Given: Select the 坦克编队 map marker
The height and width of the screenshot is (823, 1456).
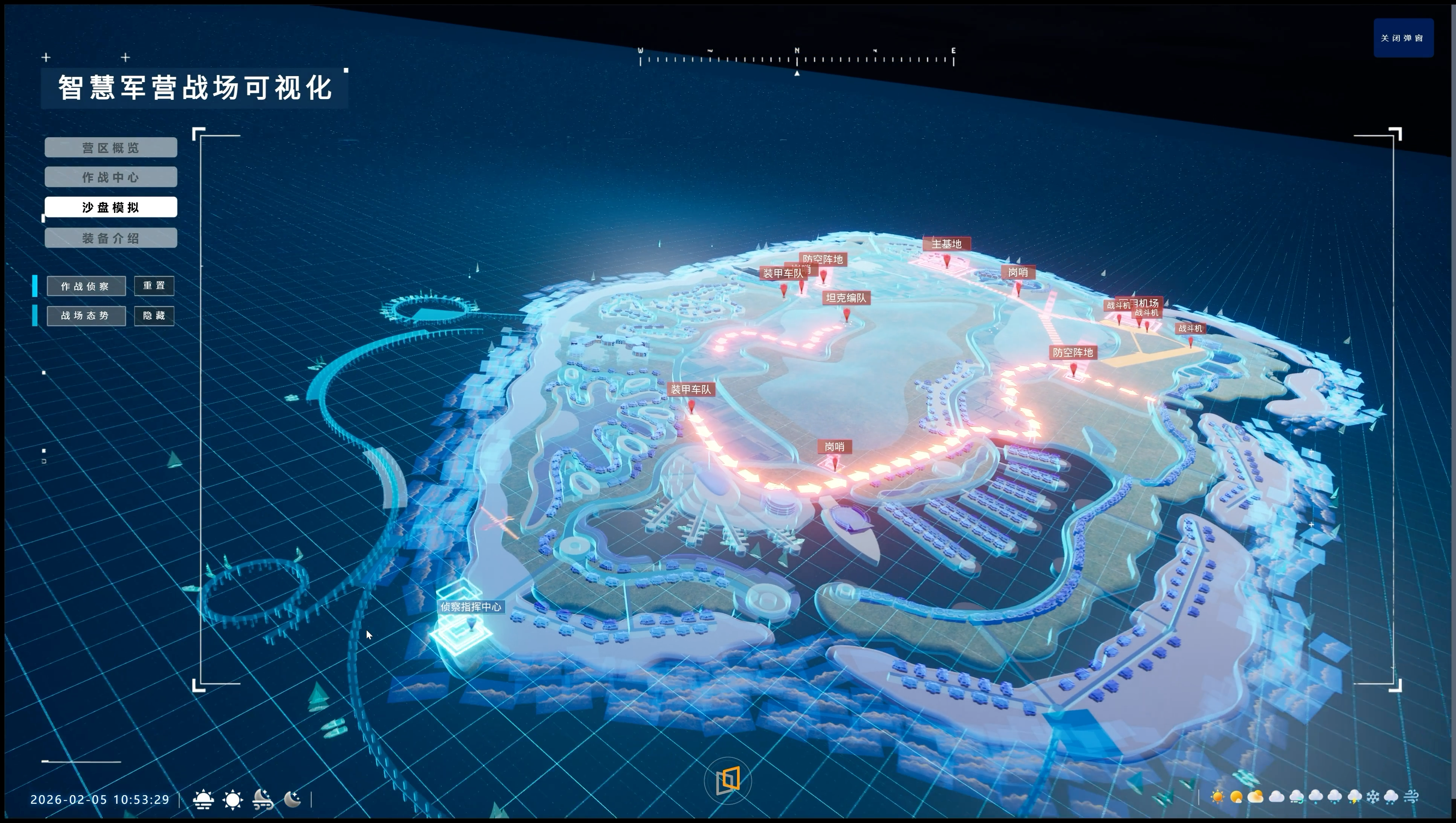Looking at the screenshot, I should pyautogui.click(x=846, y=298).
